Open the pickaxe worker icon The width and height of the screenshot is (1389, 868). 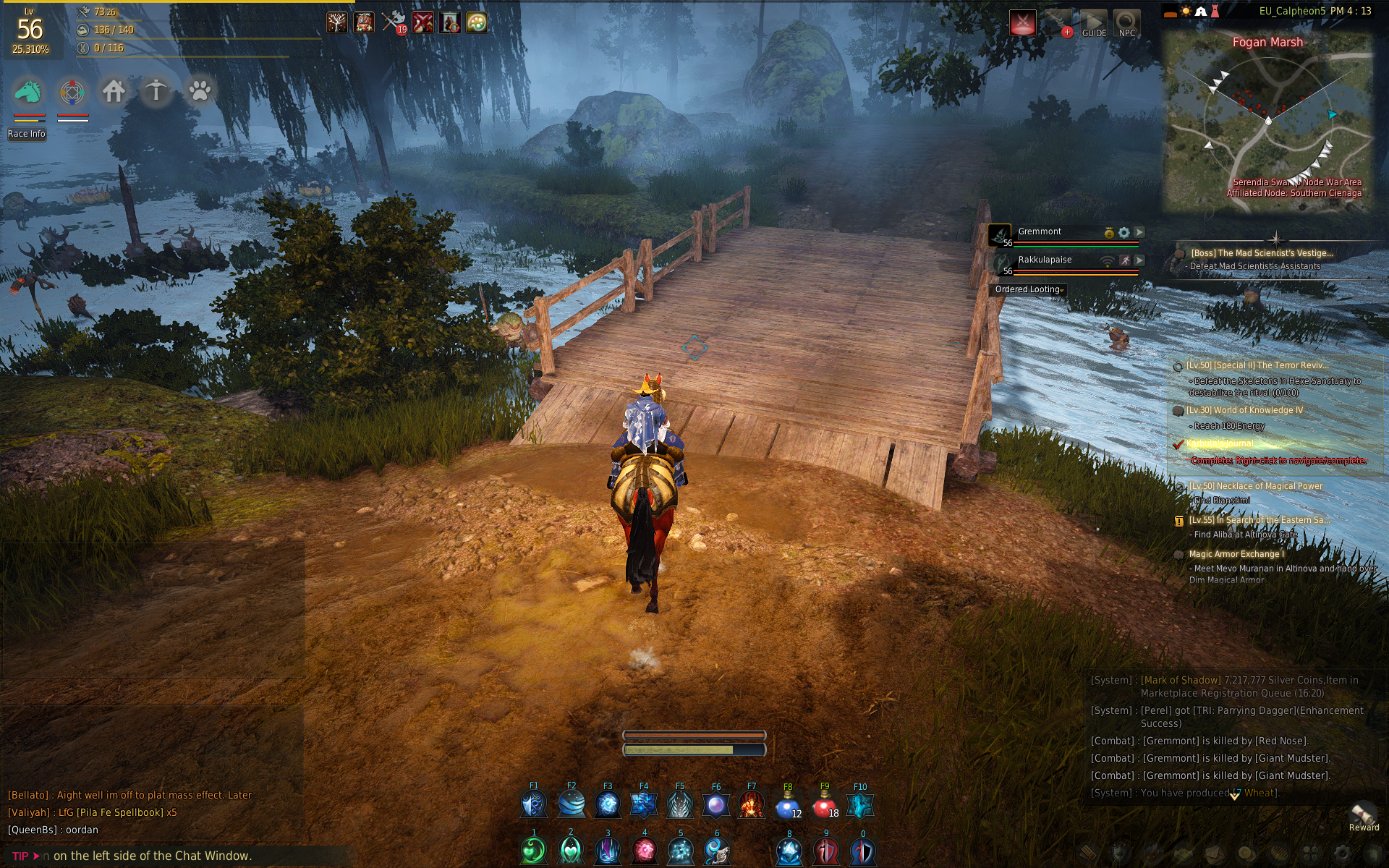point(156,92)
